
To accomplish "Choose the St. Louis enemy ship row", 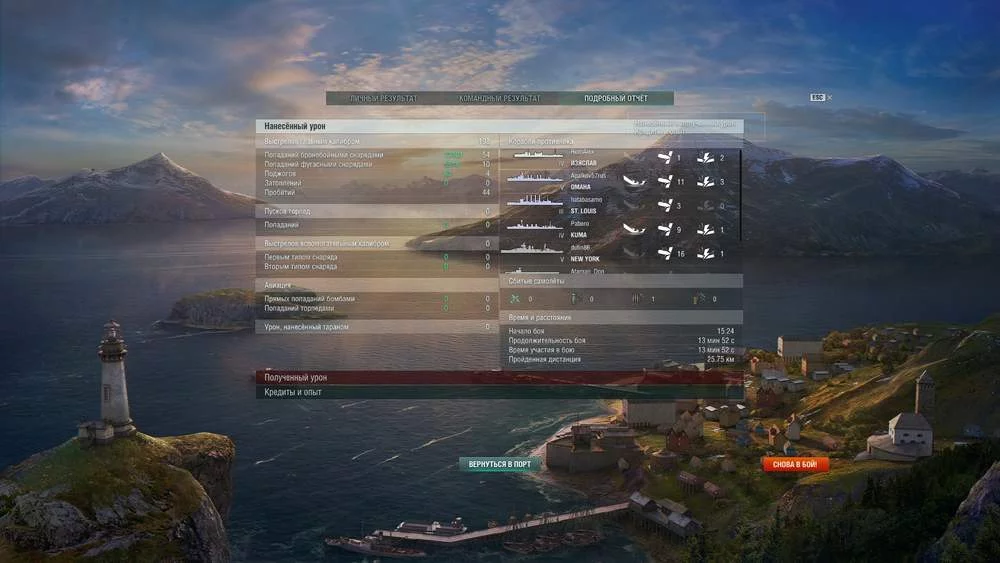I will click(x=620, y=206).
